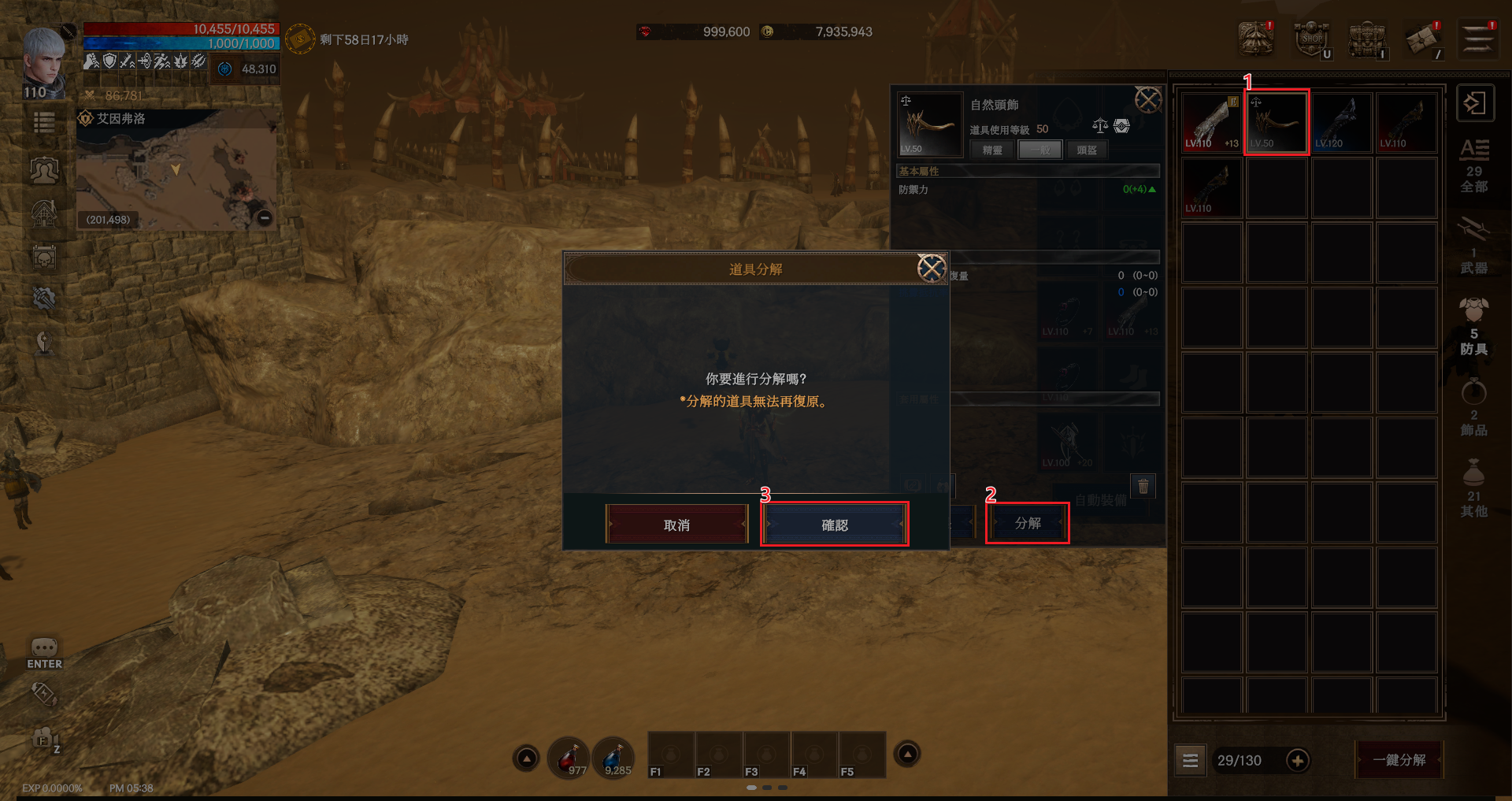Close the 道具分解 dialog
The image size is (1512, 801).
click(932, 269)
